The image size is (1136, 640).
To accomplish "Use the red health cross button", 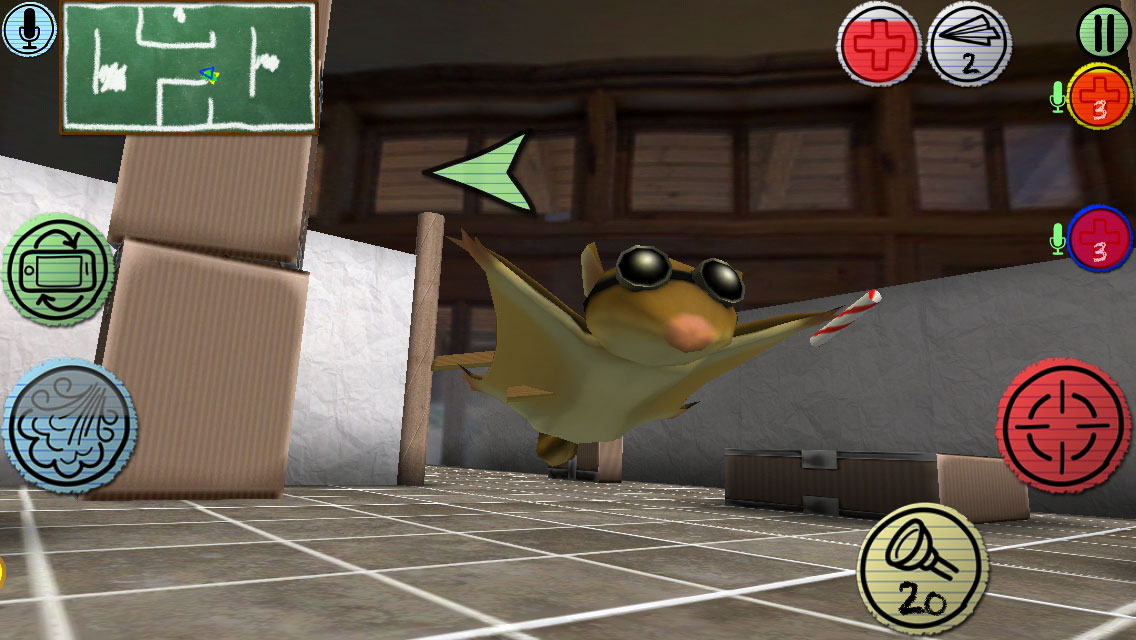I will click(879, 44).
